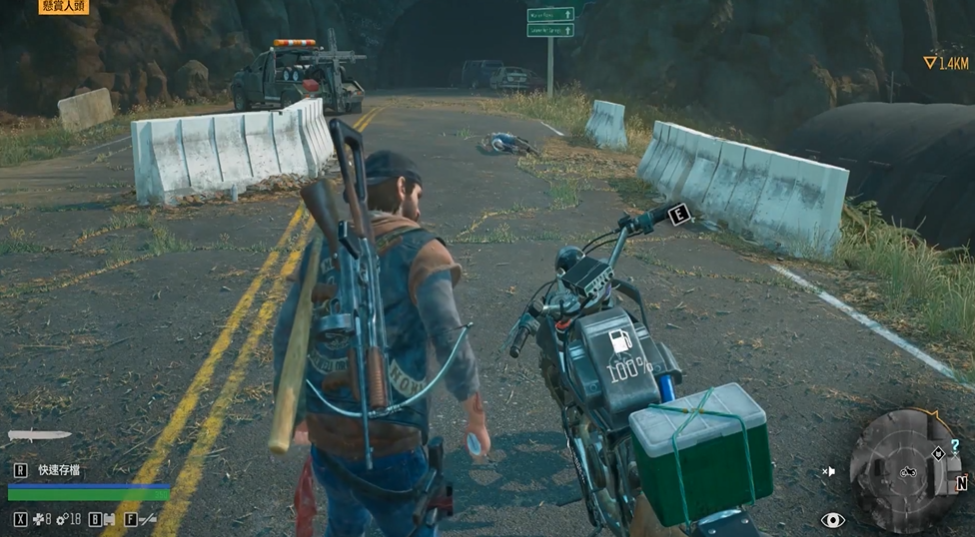Click the gear scrap item icon

pos(62,519)
